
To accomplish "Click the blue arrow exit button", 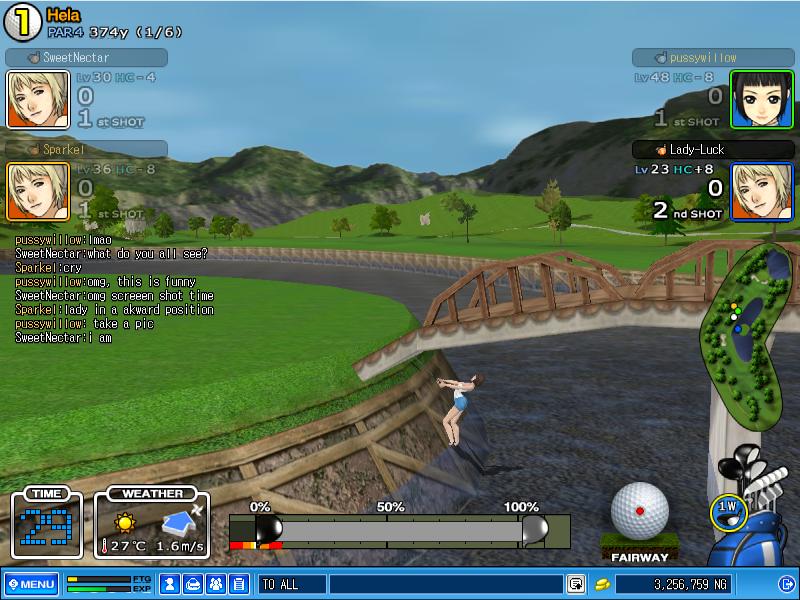I will click(785, 584).
